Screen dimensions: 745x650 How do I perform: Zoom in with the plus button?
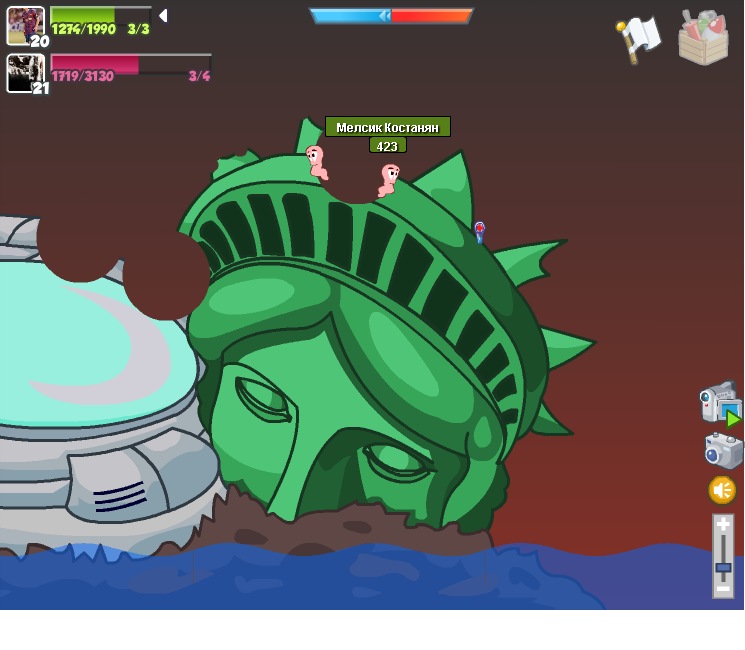723,525
